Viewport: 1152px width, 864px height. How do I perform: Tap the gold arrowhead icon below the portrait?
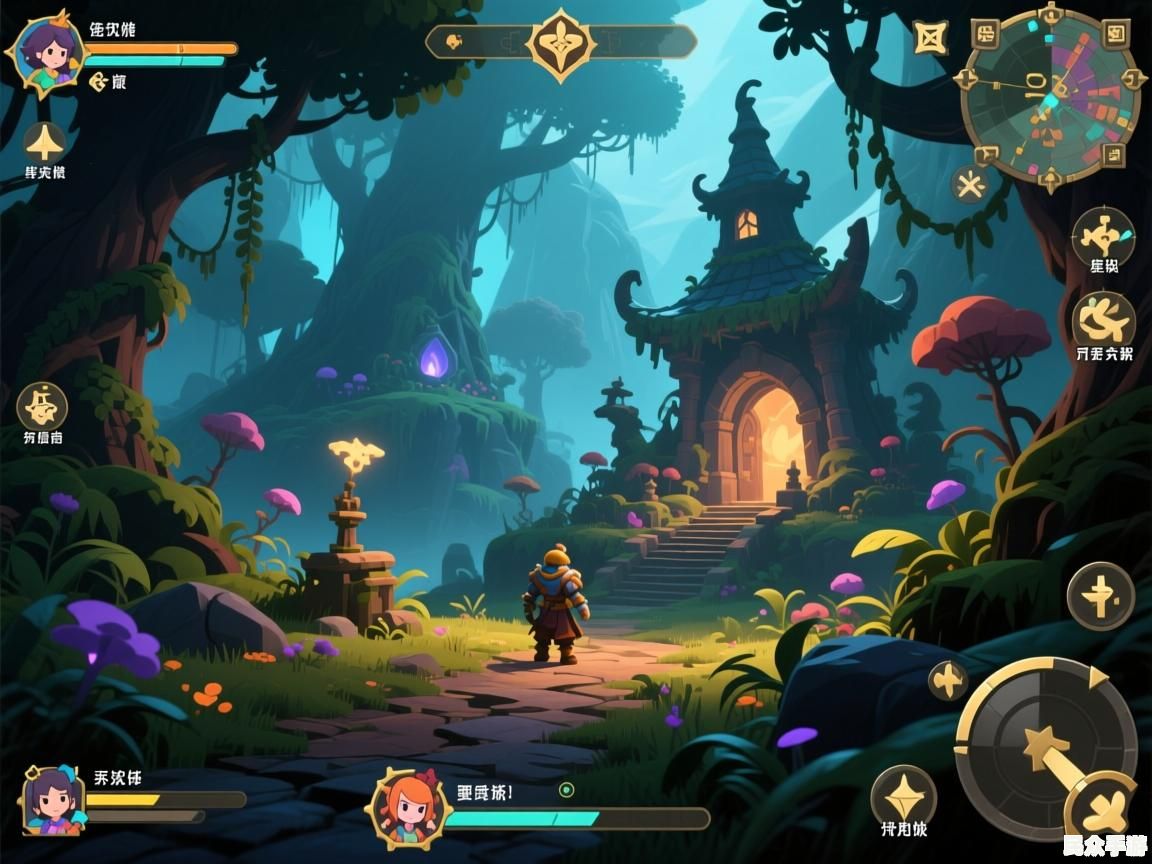coord(44,142)
